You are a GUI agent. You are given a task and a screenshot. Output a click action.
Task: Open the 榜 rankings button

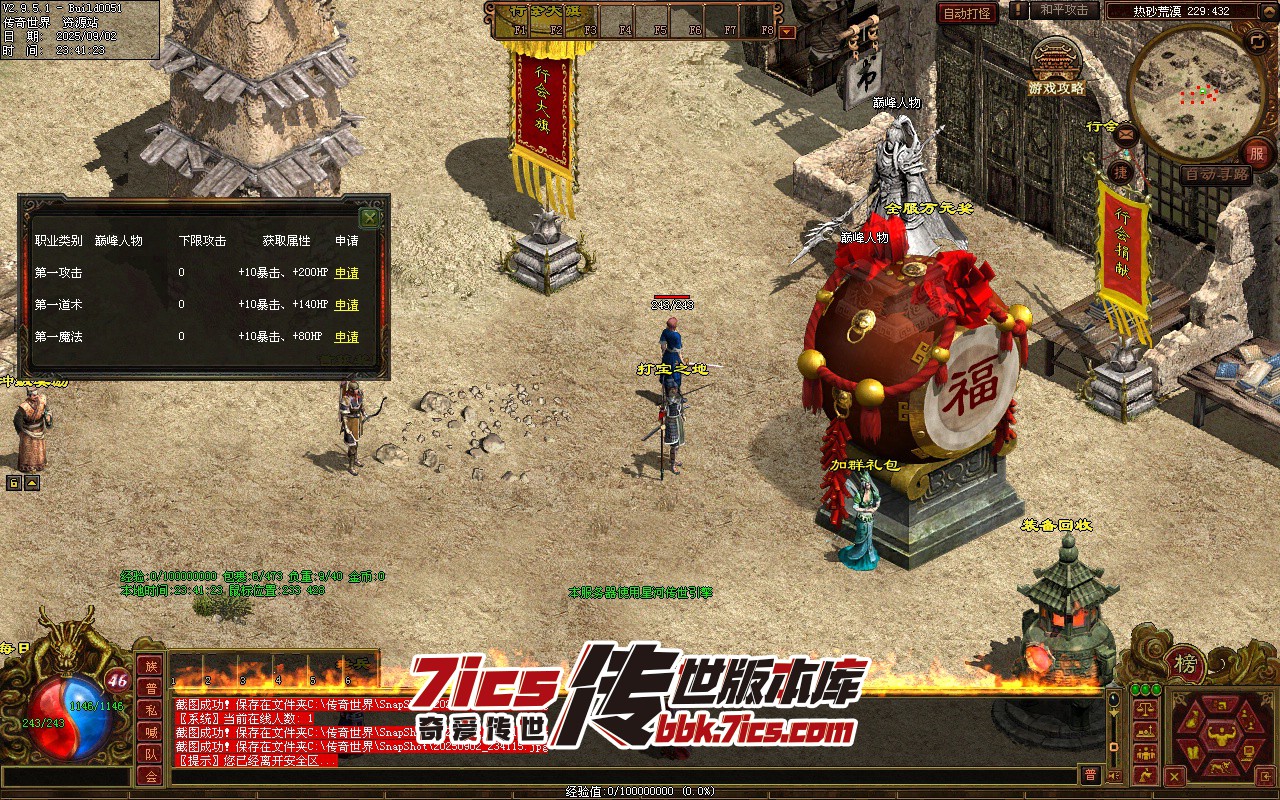pyautogui.click(x=1185, y=663)
